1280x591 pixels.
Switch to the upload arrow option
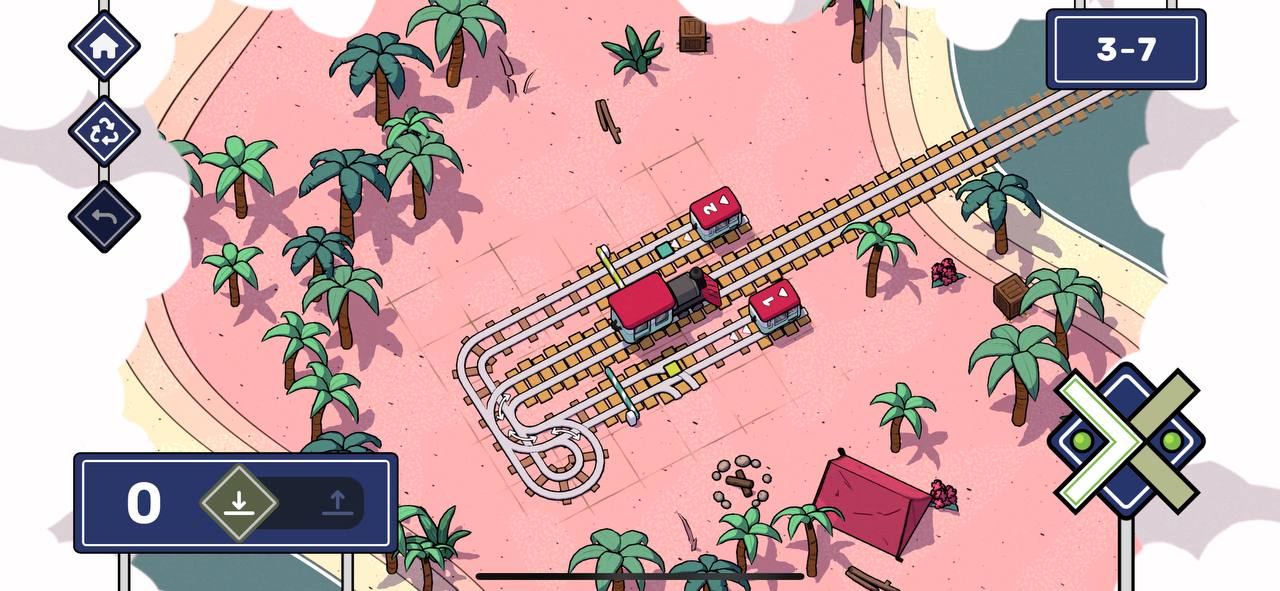pyautogui.click(x=337, y=502)
